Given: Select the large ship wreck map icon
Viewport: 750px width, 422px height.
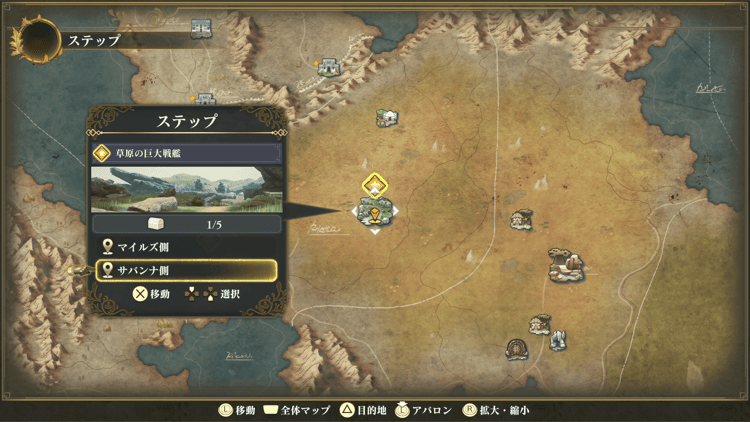Looking at the screenshot, I should [x=565, y=264].
